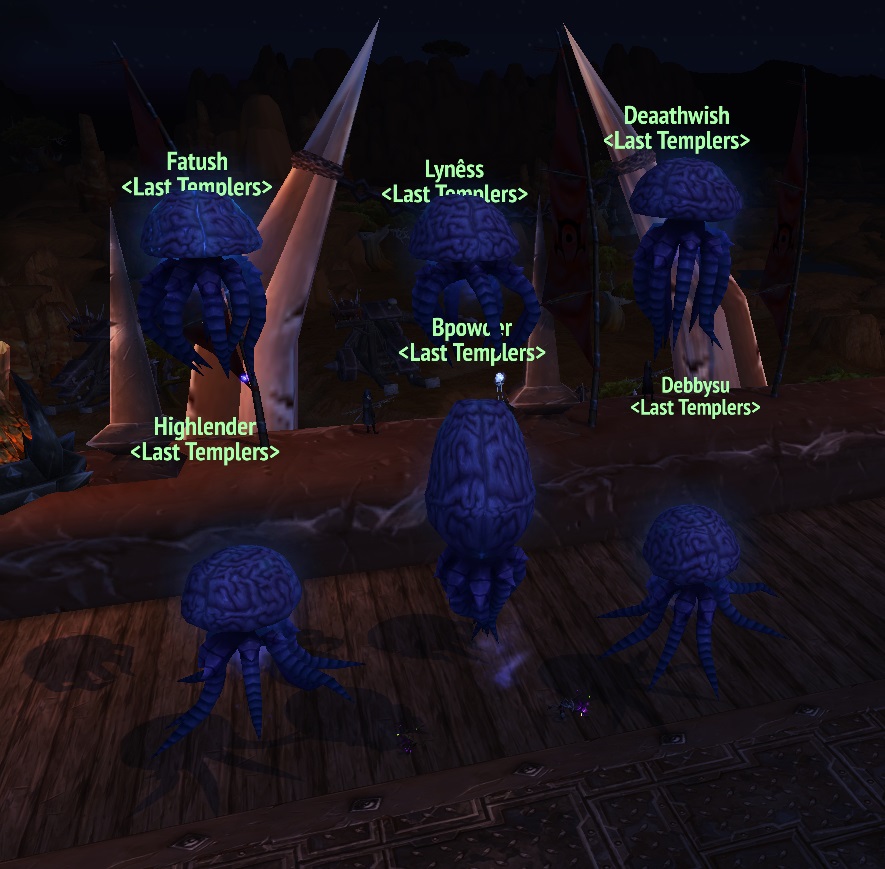Target the player named Lynêss
Image resolution: width=885 pixels, height=869 pixels.
pos(454,169)
